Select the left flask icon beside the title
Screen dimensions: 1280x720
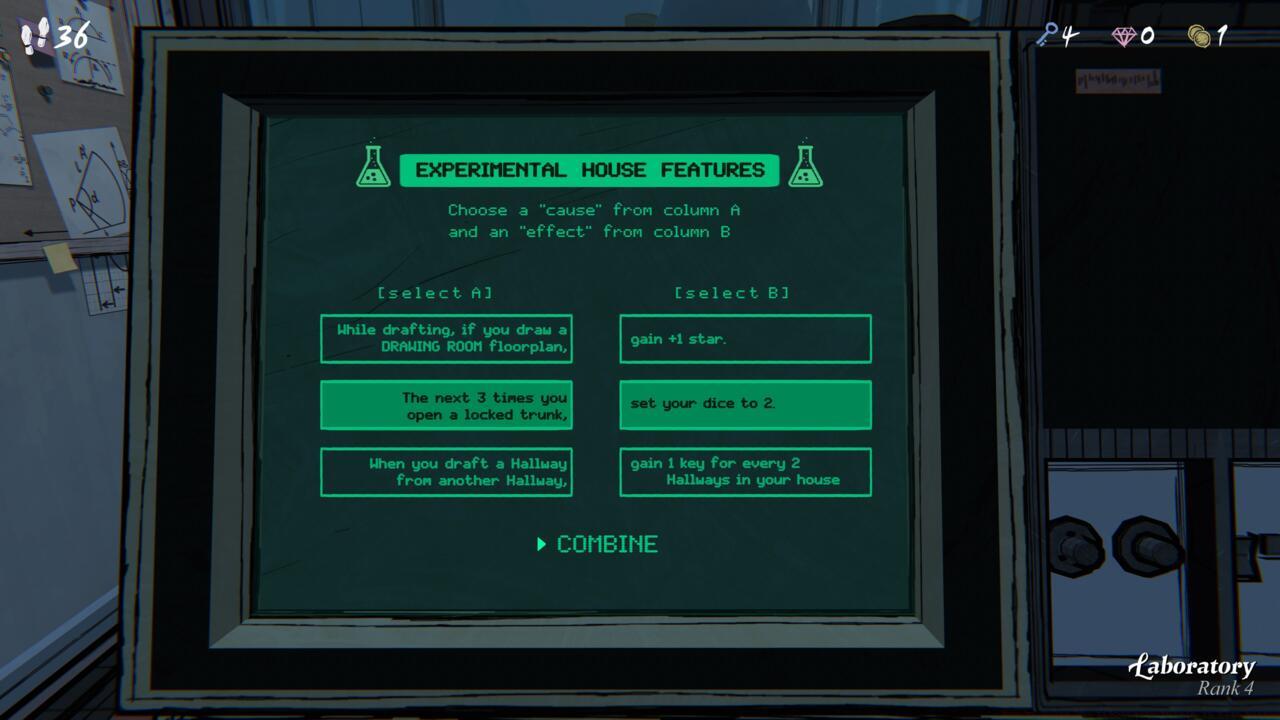point(374,169)
